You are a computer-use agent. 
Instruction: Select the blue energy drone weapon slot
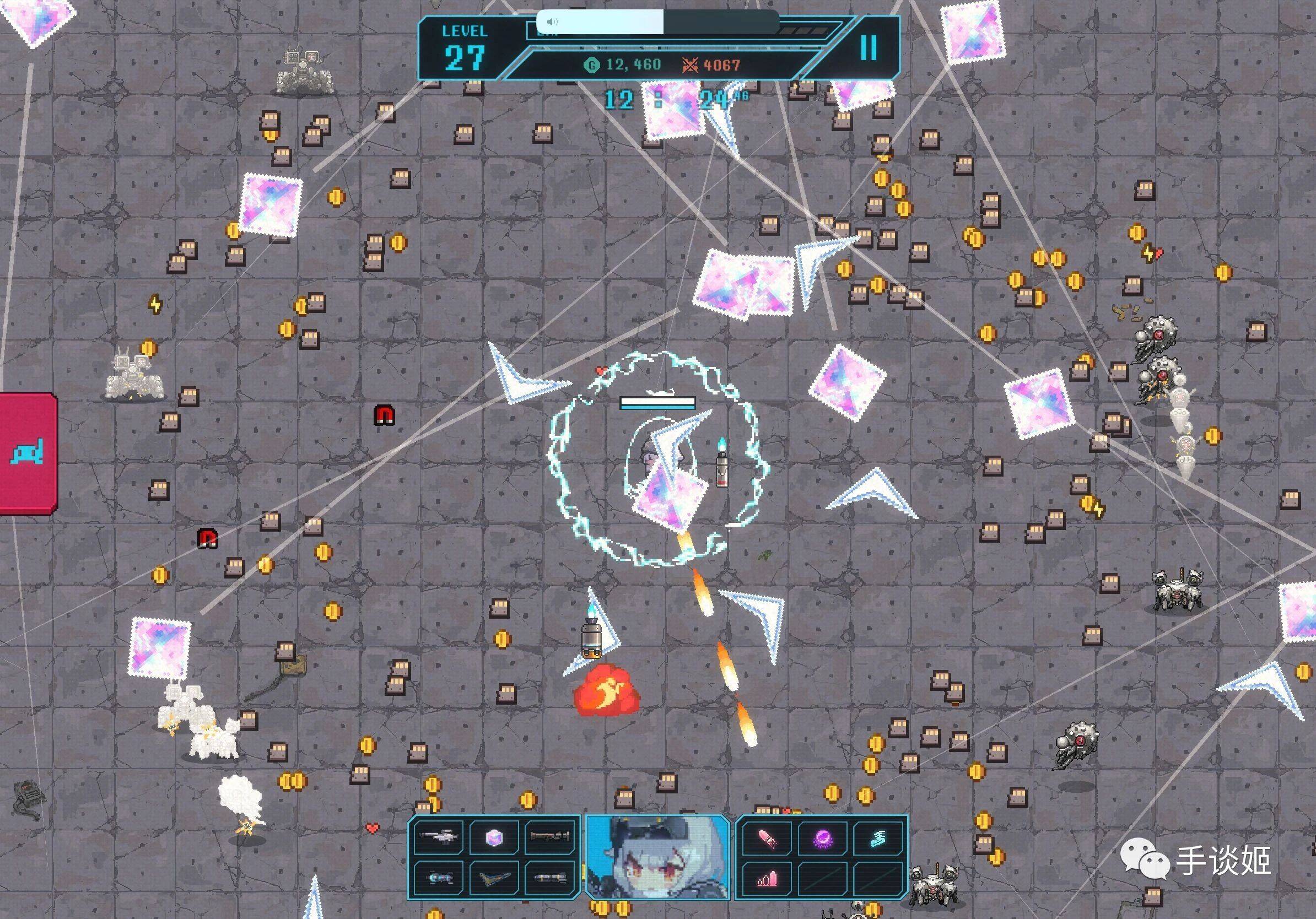tap(439, 877)
